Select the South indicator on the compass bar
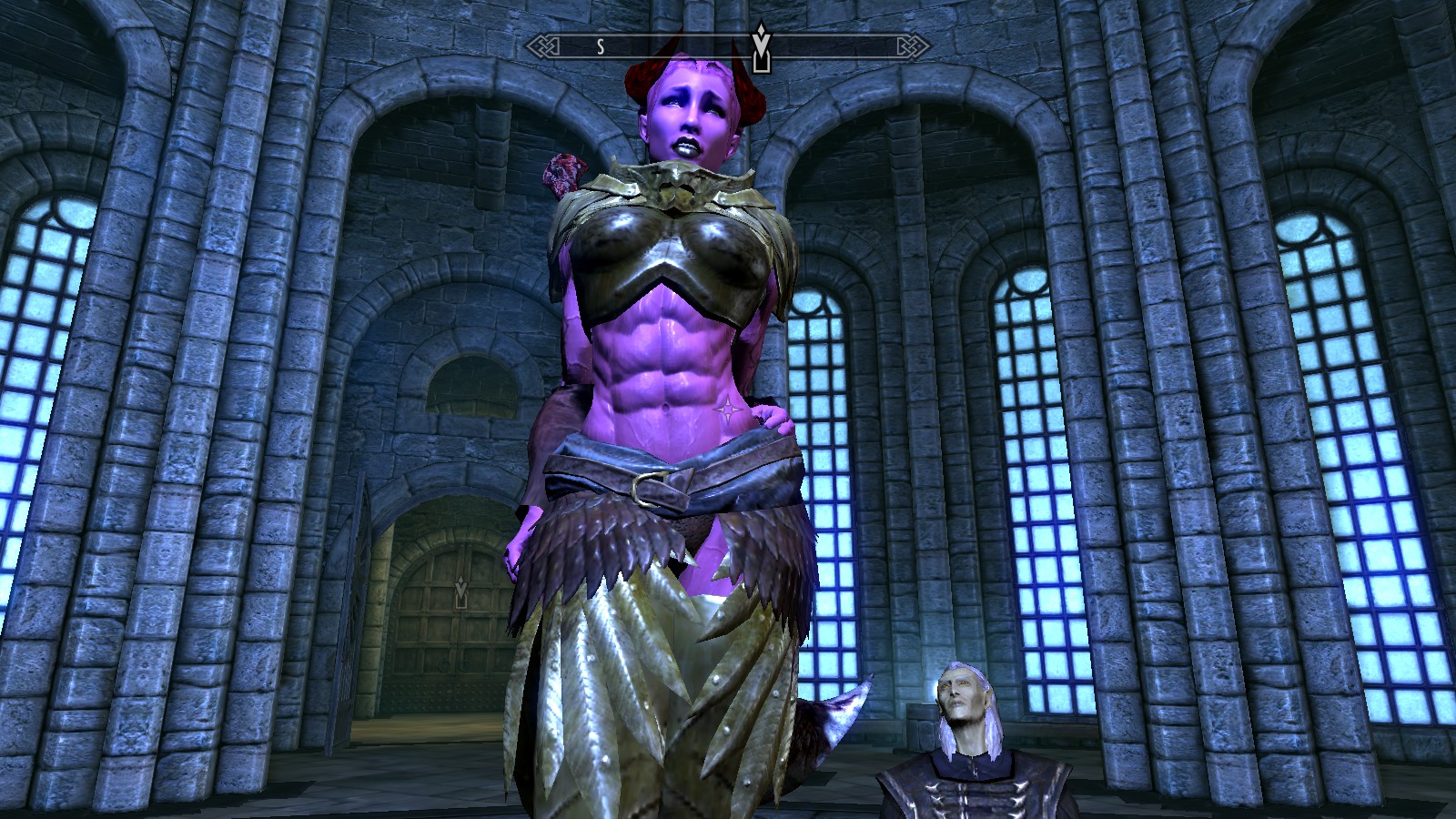 [x=601, y=47]
